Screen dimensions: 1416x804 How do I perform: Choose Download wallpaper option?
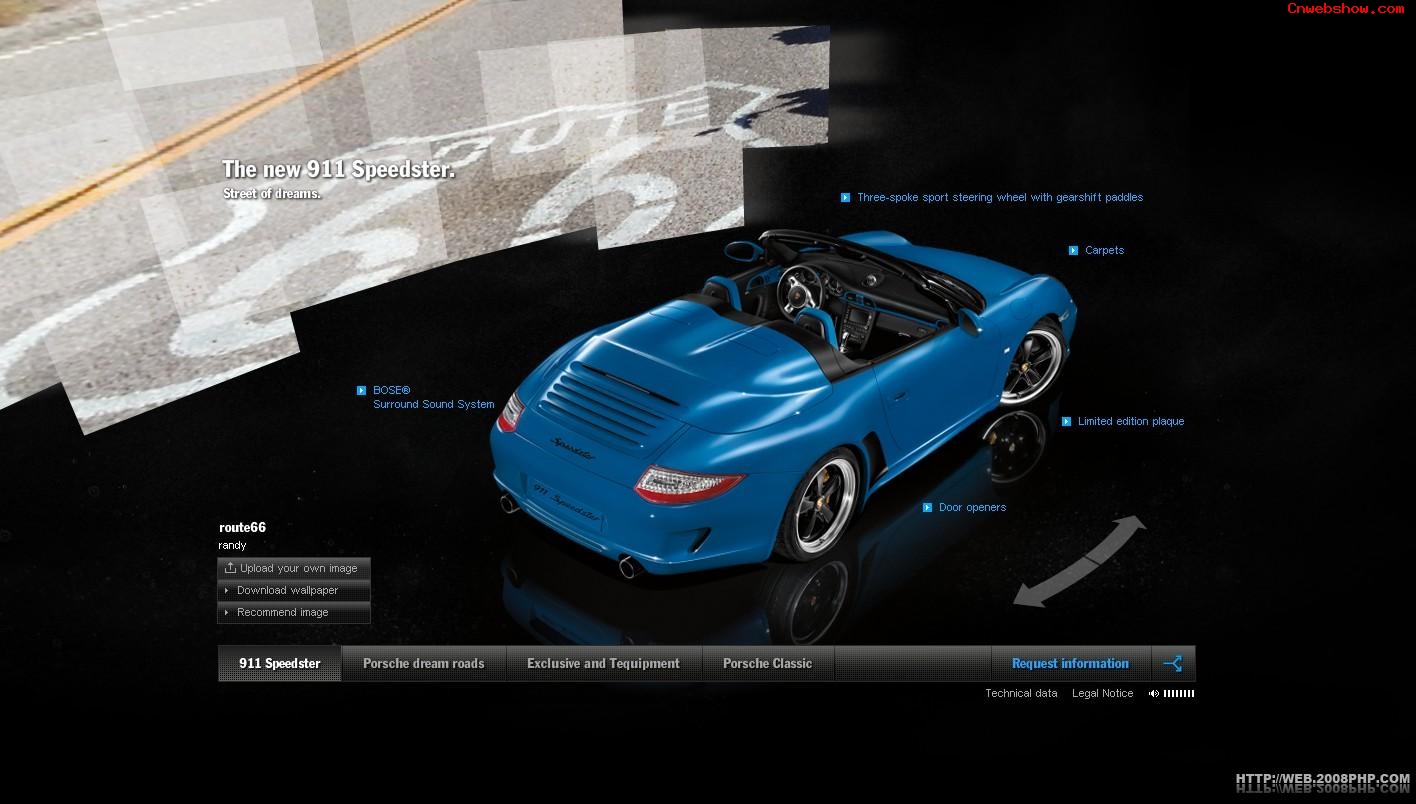coord(288,591)
